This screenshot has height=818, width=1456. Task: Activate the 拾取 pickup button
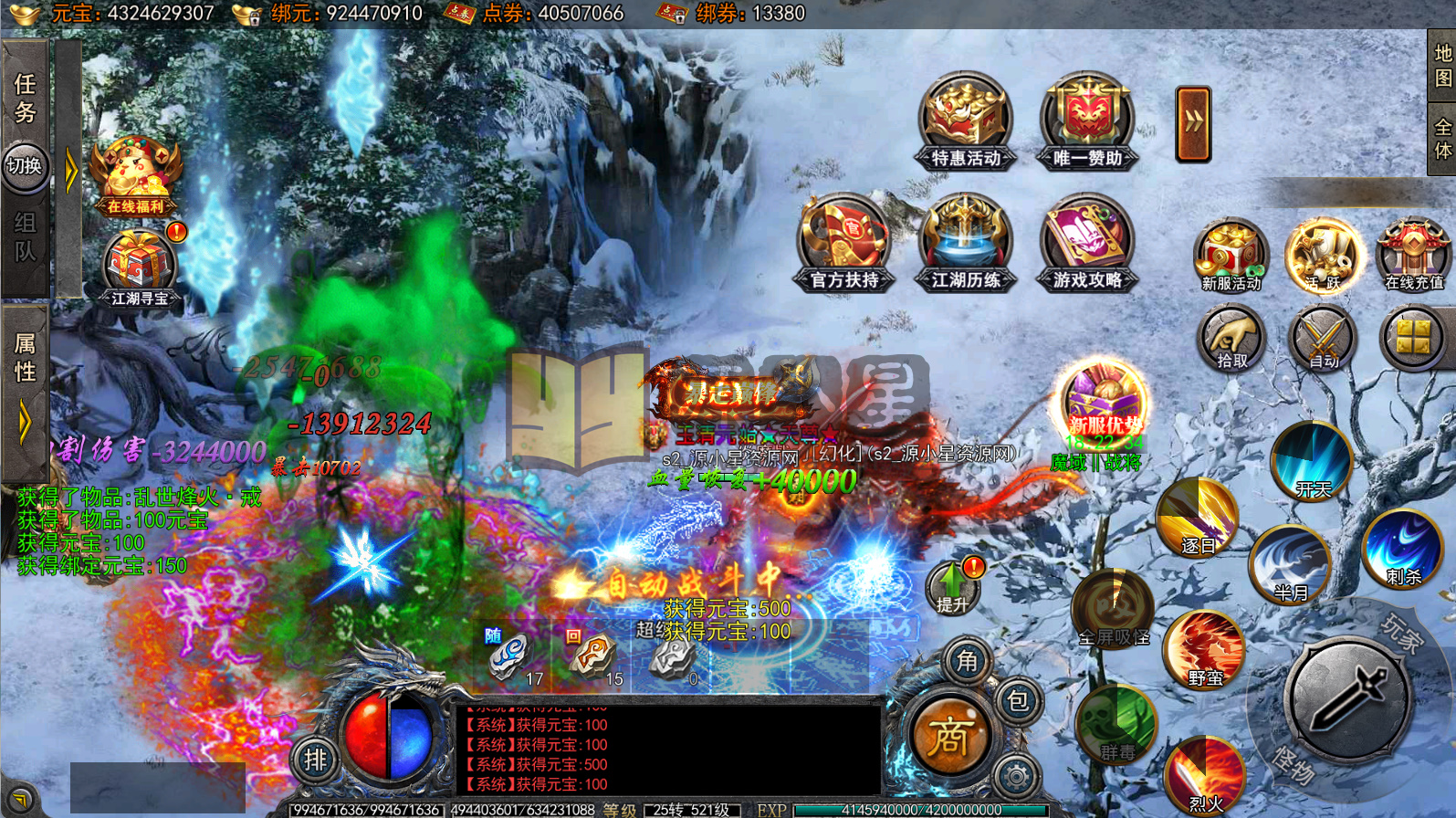[x=1231, y=339]
